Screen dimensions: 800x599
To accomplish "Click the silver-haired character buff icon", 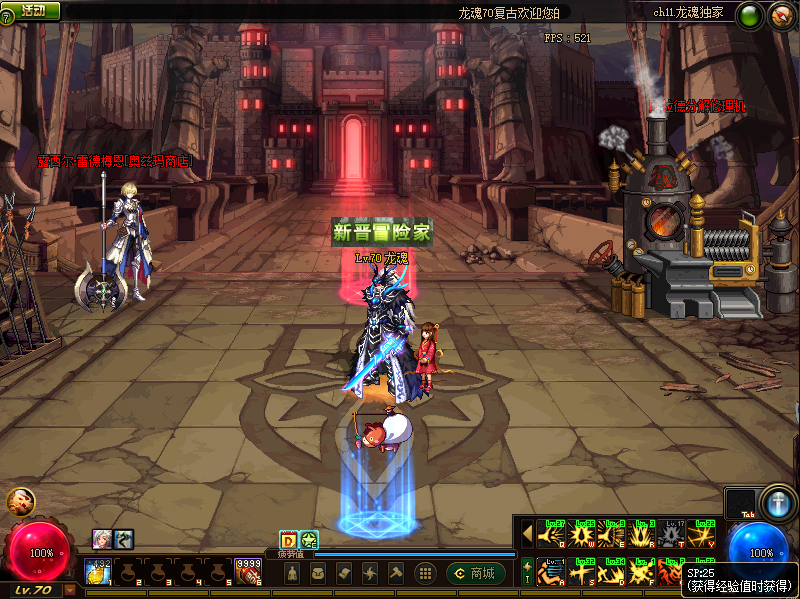I will point(102,539).
